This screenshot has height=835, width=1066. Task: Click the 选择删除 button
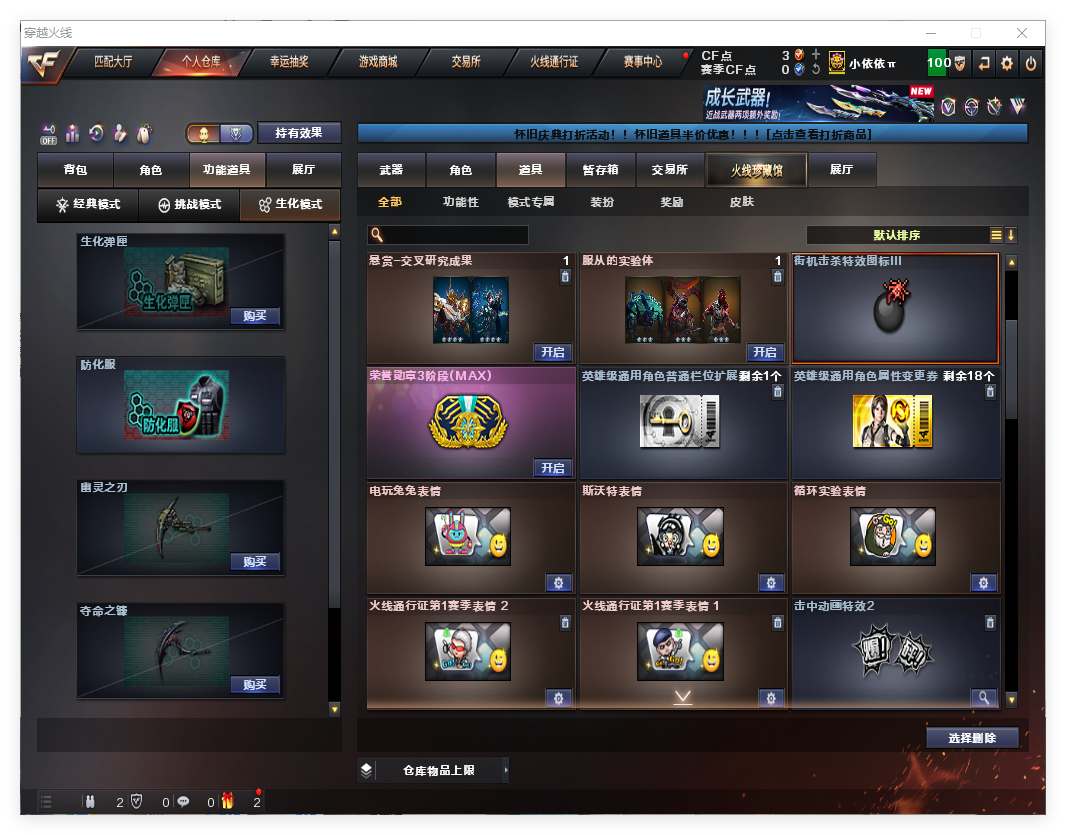coord(972,738)
